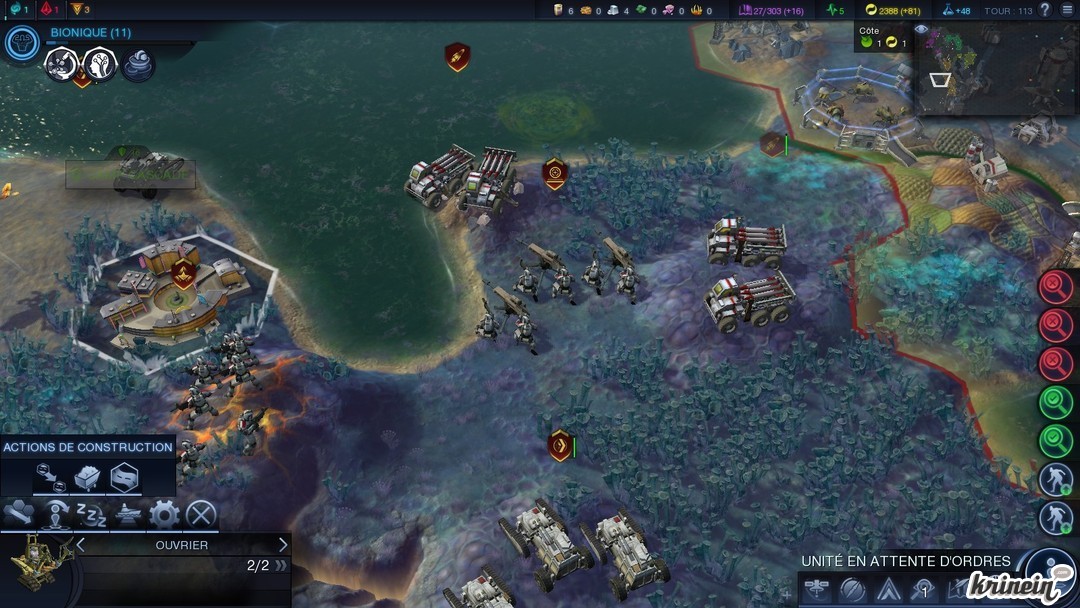Image resolution: width=1080 pixels, height=608 pixels.
Task: Open the game menu hamburger button
Action: [x=1067, y=9]
